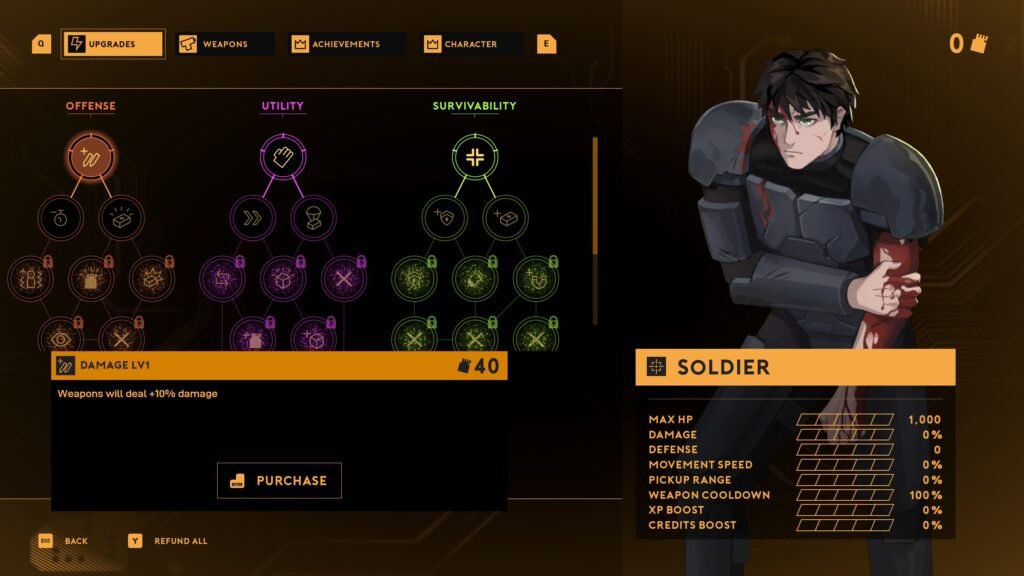
Task: Choose the shield-plus node in Survivability
Action: [444, 217]
